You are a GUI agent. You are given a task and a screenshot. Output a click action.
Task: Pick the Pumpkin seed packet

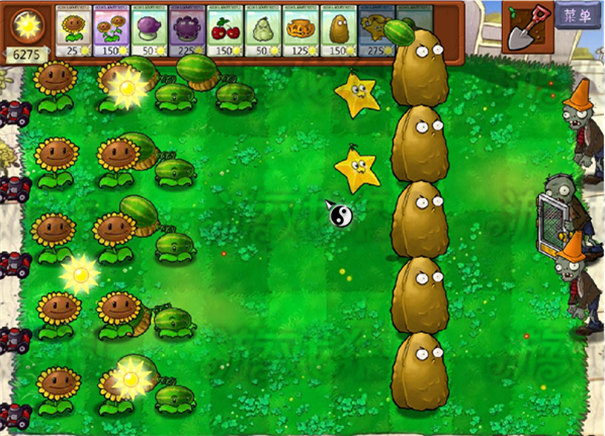pyautogui.click(x=300, y=30)
